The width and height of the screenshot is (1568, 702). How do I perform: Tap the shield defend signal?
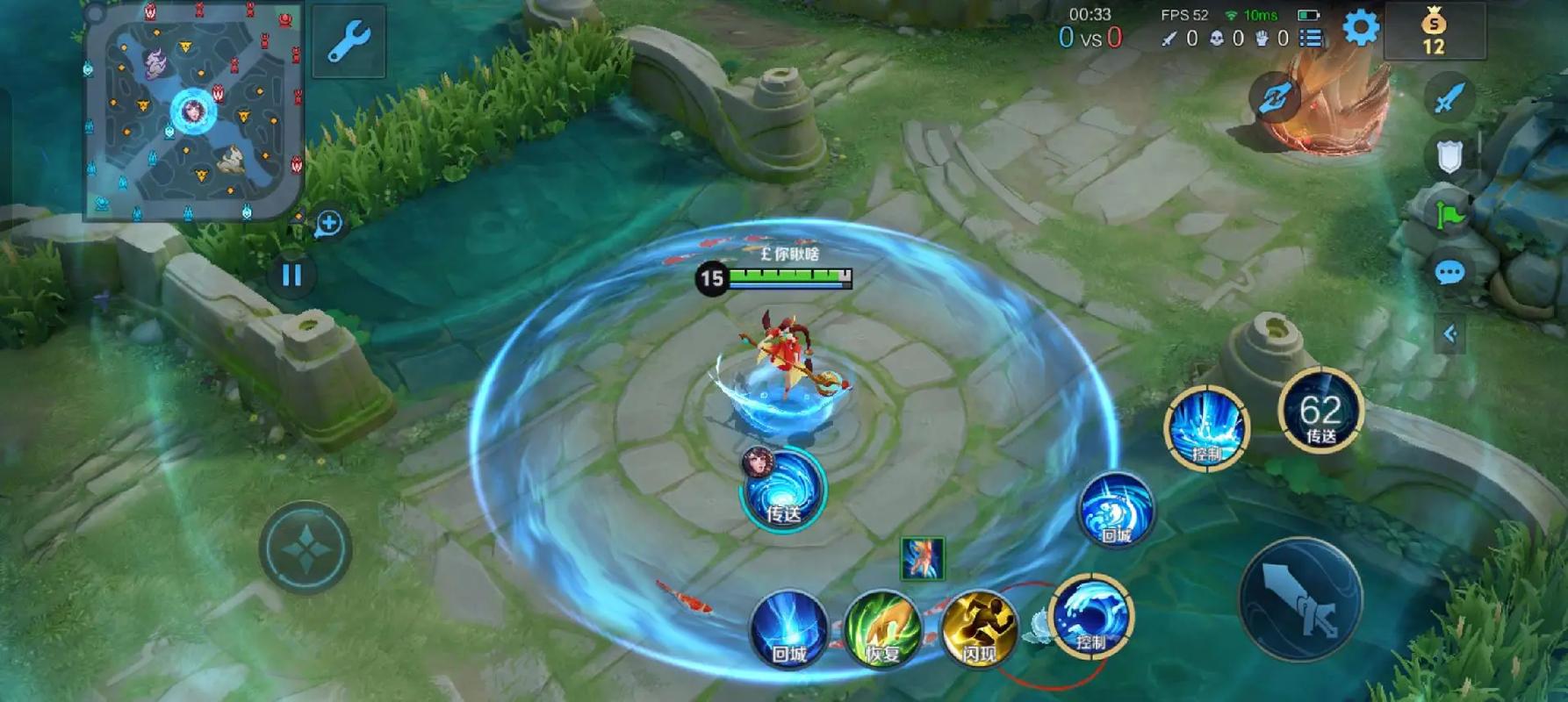1449,157
